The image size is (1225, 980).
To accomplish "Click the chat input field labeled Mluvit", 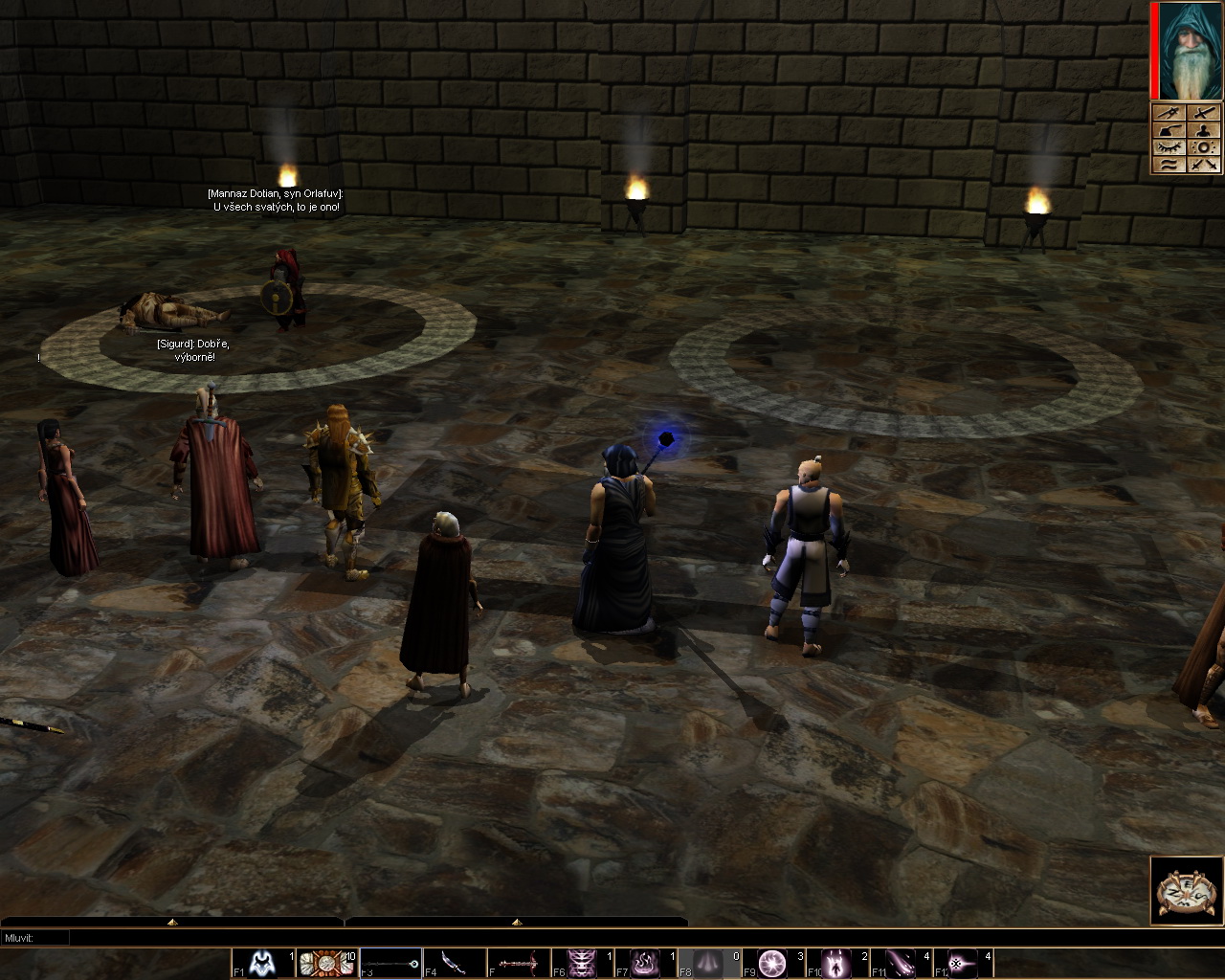I will pyautogui.click(x=612, y=938).
